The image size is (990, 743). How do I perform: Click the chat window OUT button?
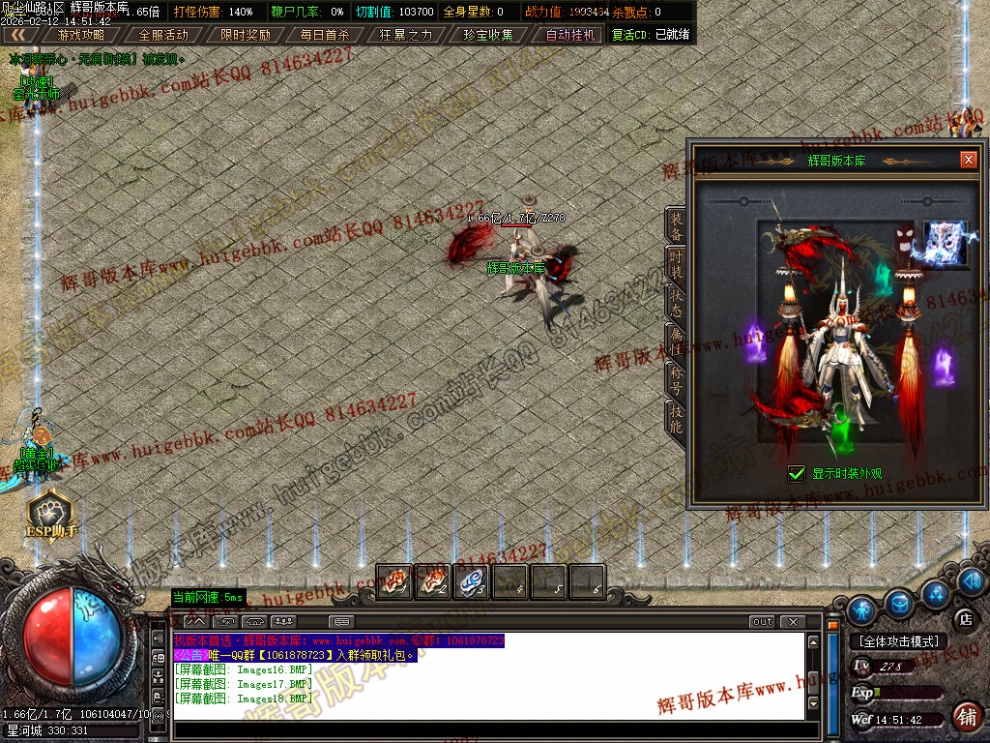pyautogui.click(x=763, y=622)
